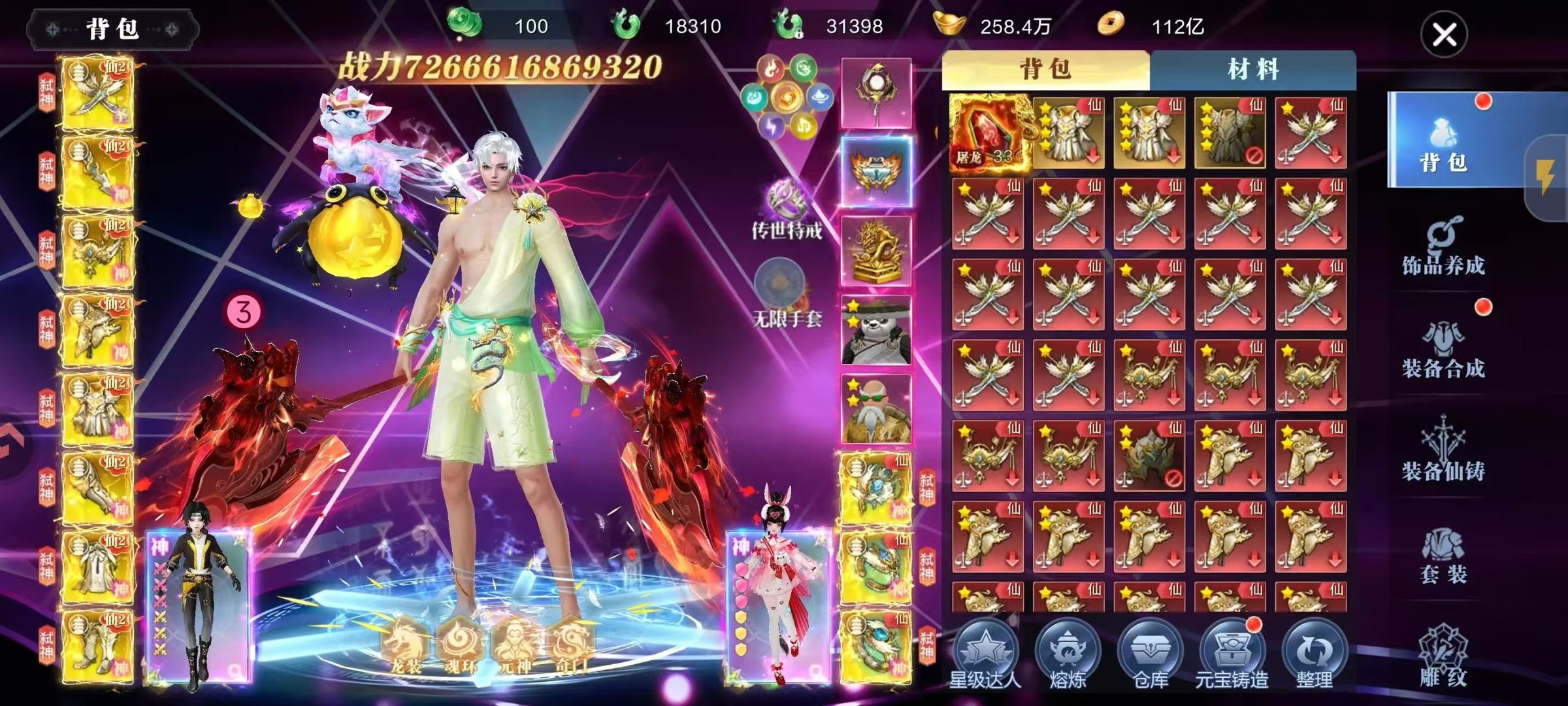1568x706 pixels.
Task: Tap the 星级达人 star master button
Action: (985, 654)
